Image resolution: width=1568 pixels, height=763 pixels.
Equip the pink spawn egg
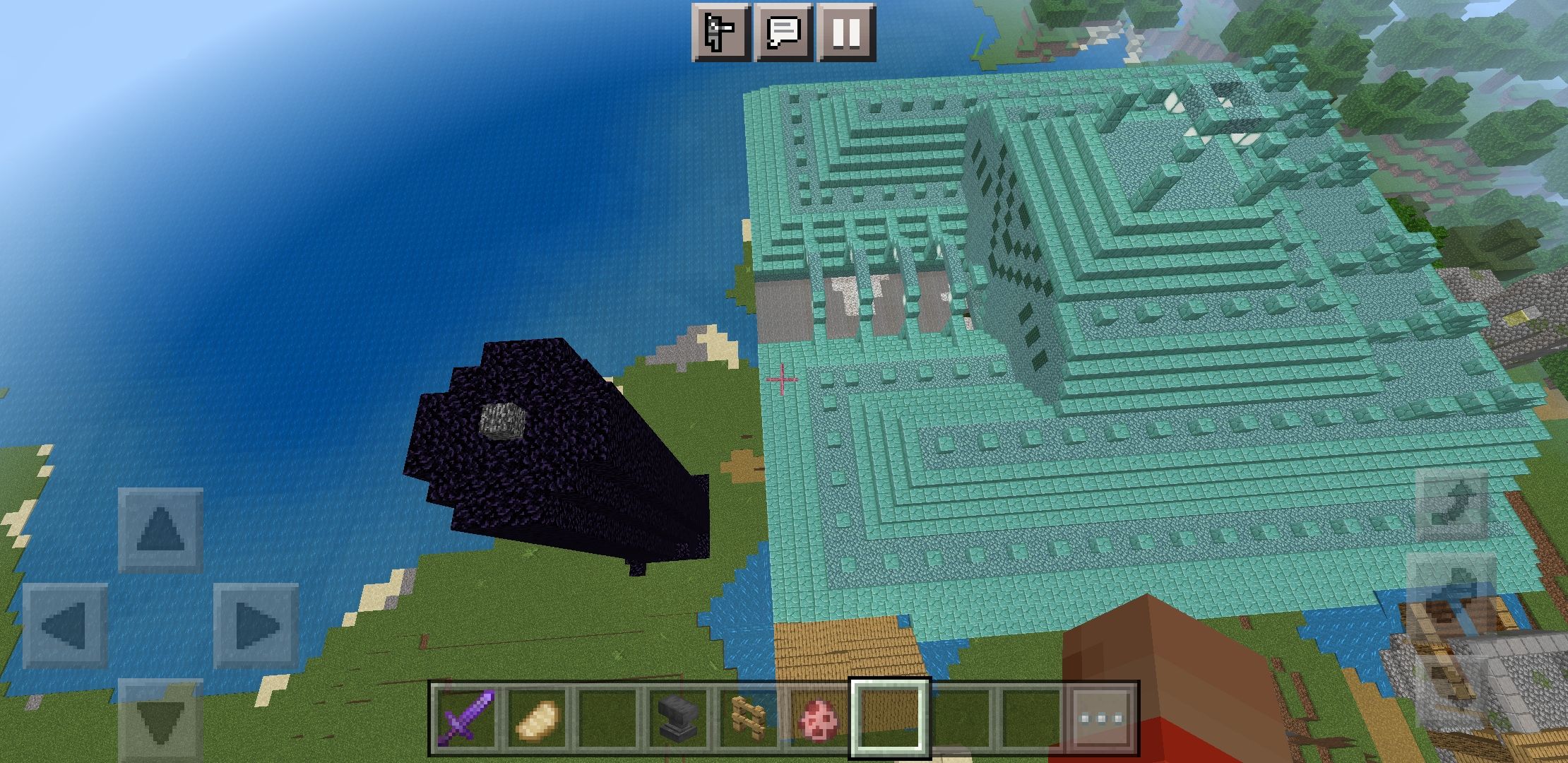click(x=818, y=718)
